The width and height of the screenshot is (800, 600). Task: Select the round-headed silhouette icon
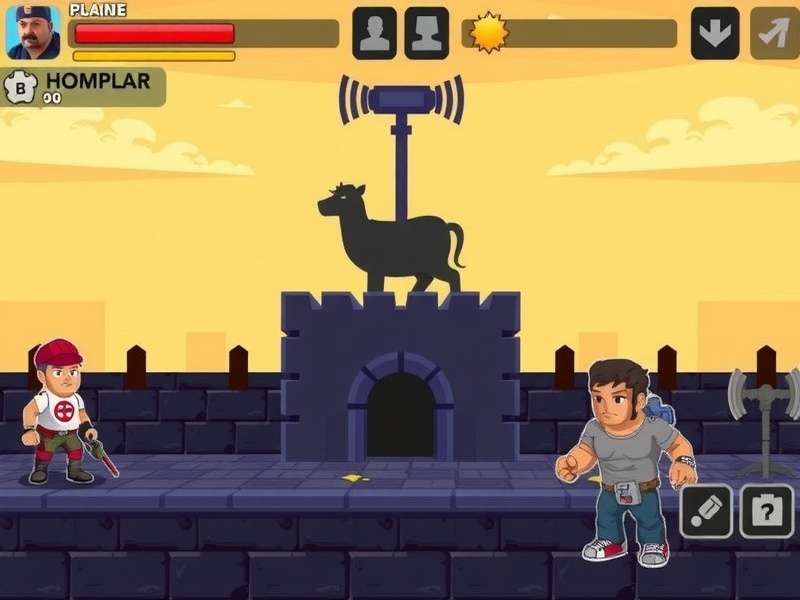(375, 33)
